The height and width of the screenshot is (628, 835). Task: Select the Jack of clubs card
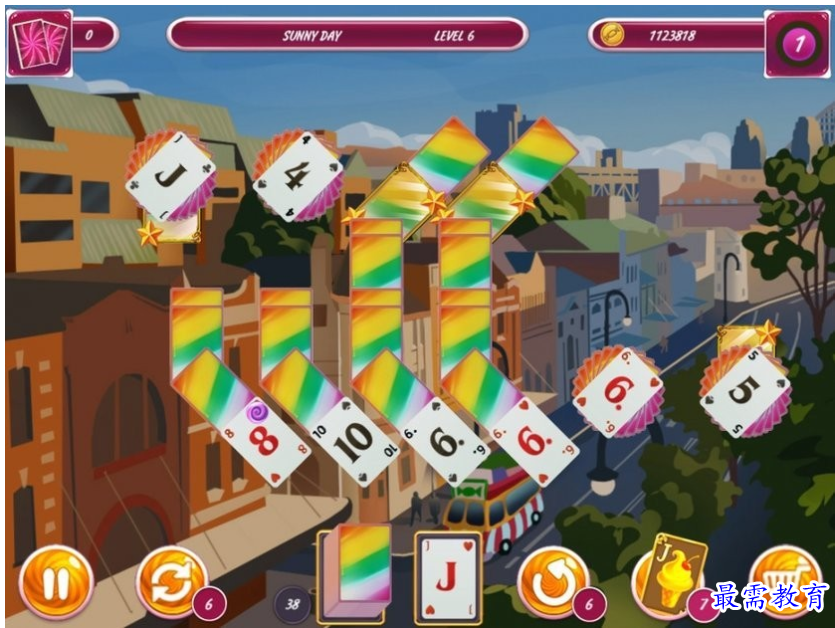[x=165, y=176]
